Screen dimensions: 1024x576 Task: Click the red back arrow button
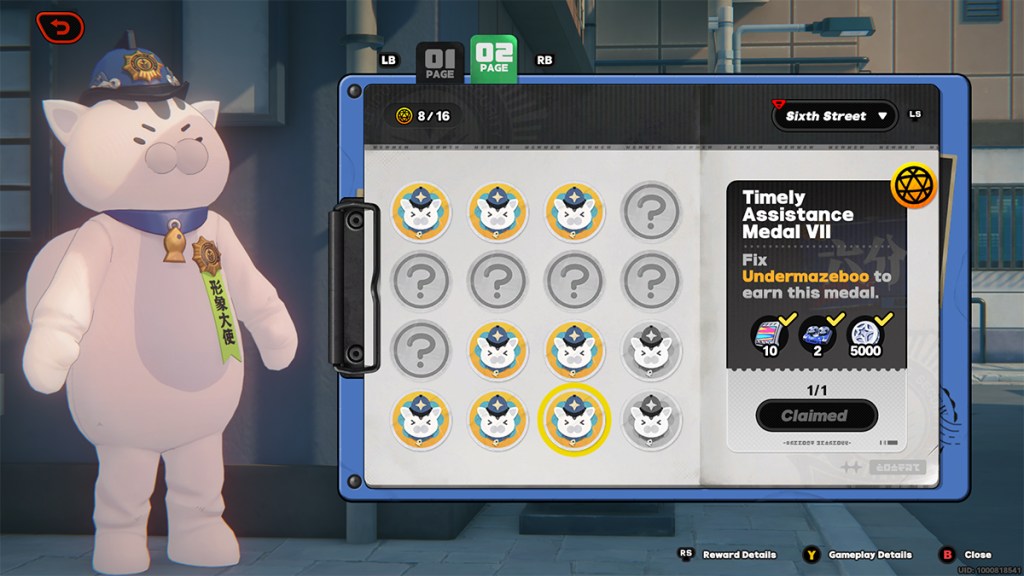coord(60,27)
